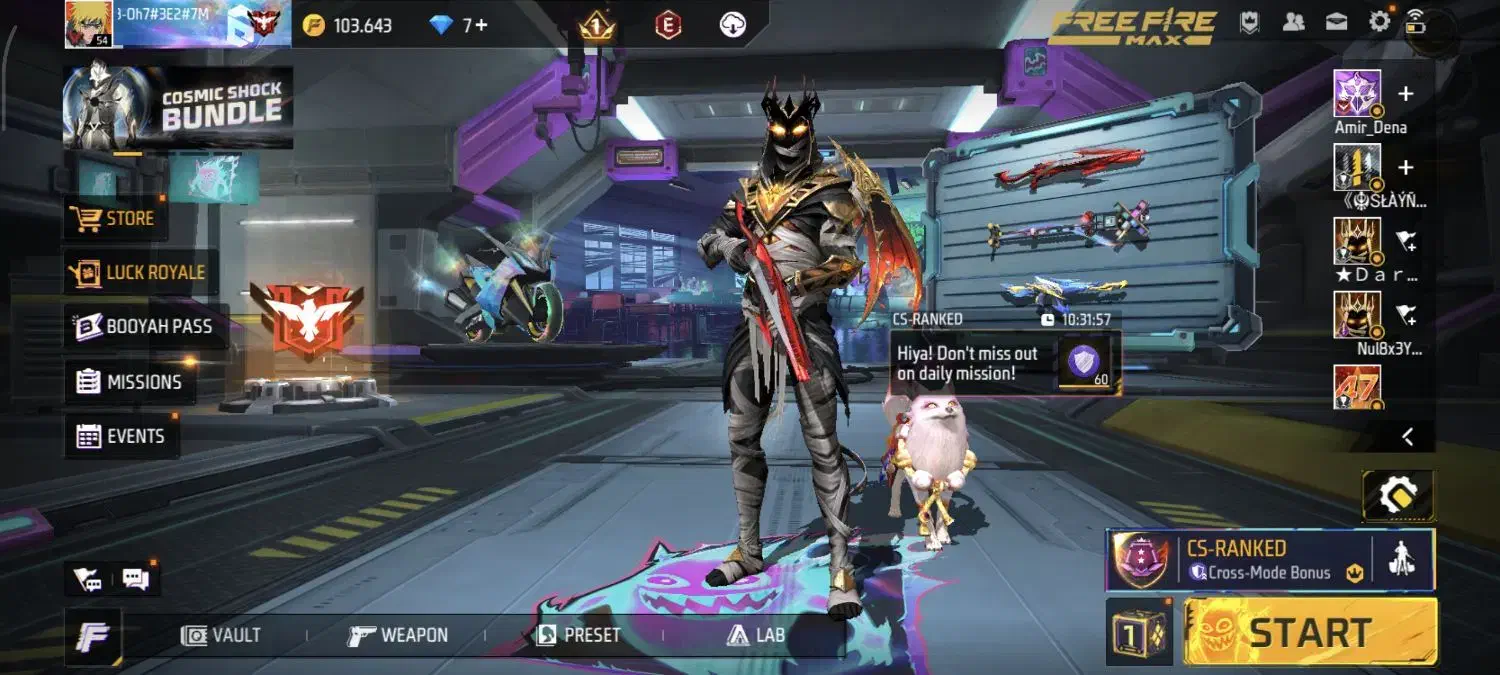View the Cosmic Shock Bundle banner

178,107
